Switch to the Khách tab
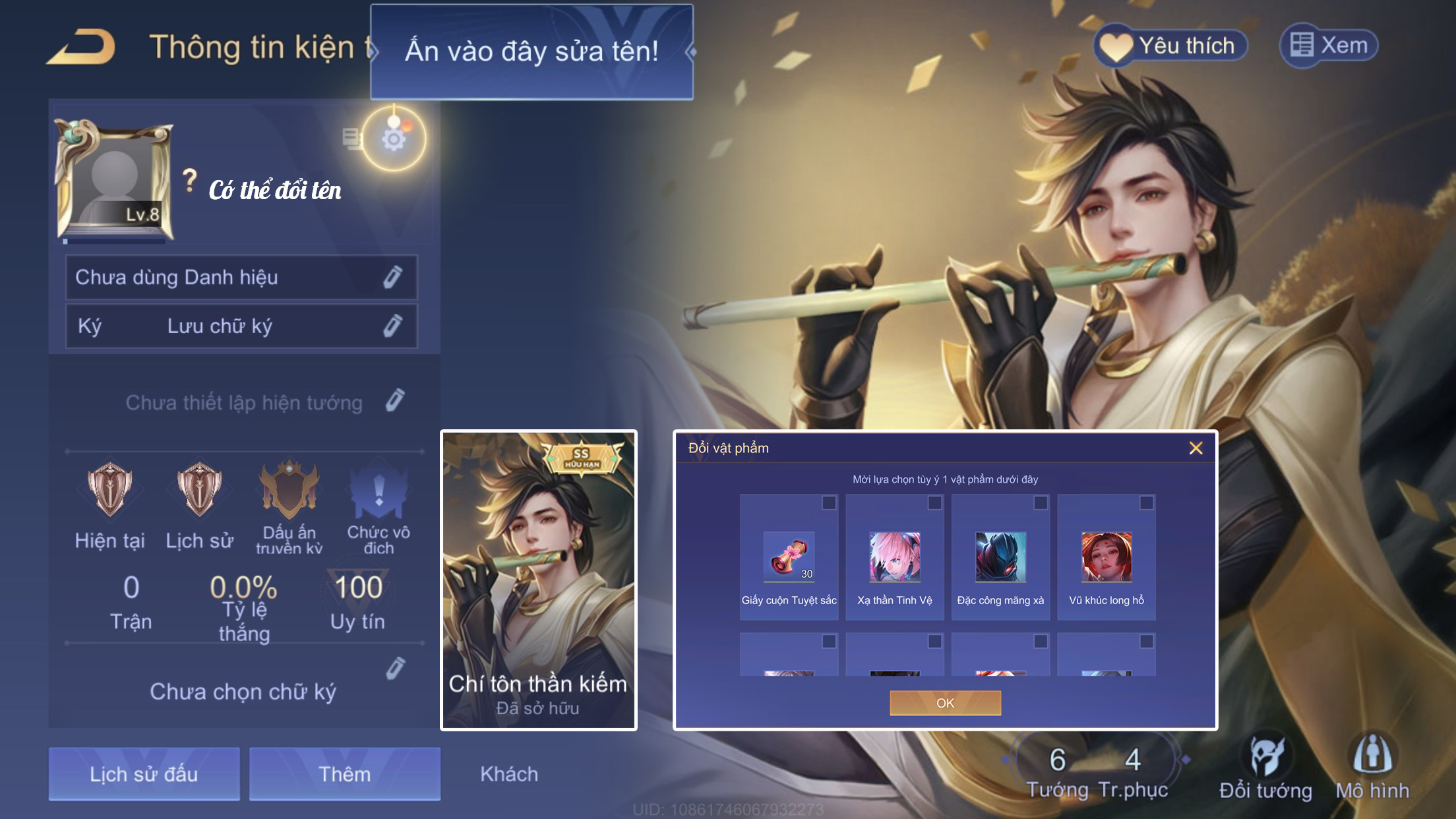 pyautogui.click(x=509, y=773)
